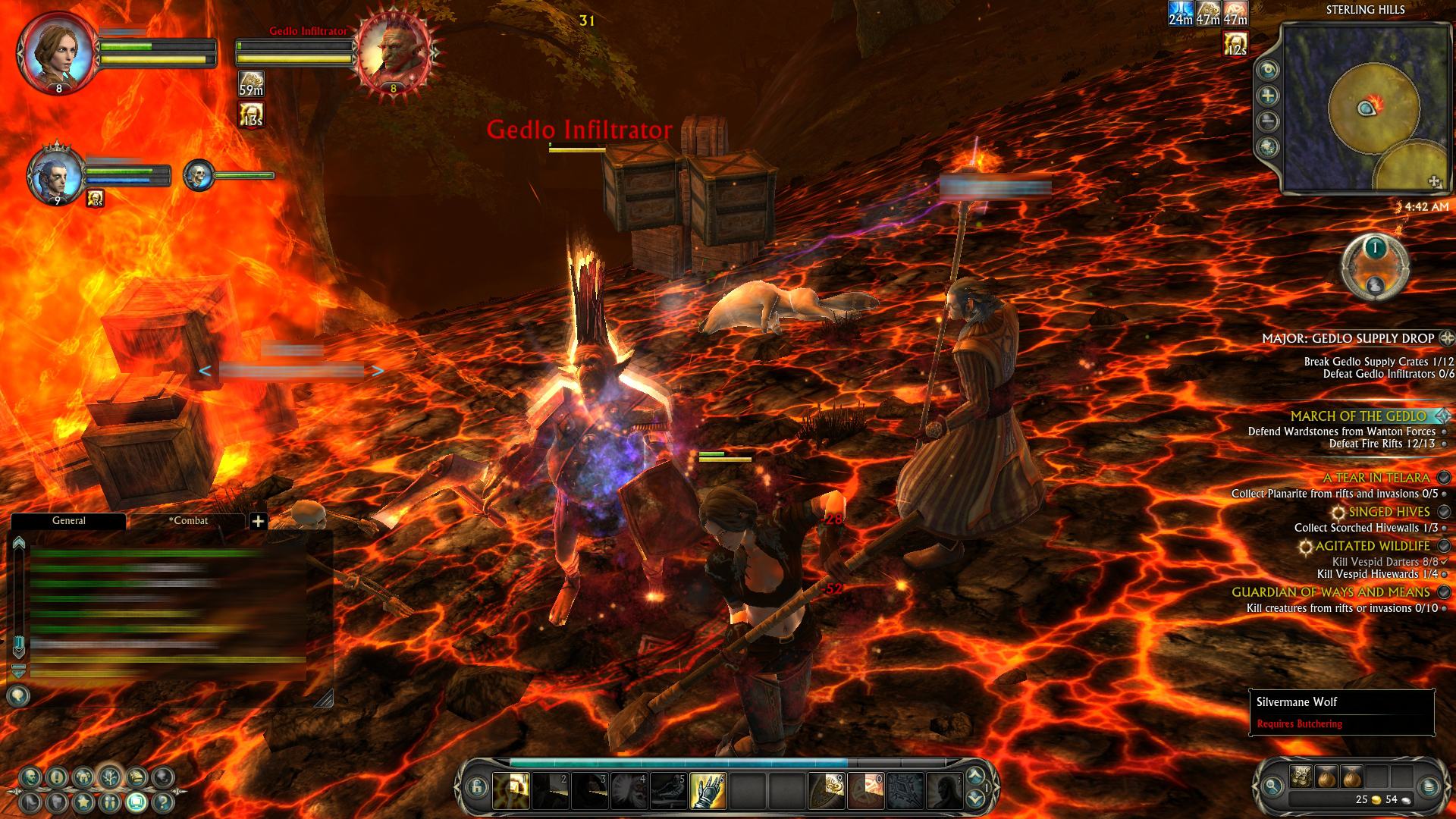The width and height of the screenshot is (1456, 819).
Task: Toggle the action bar lock icon
Action: [477, 787]
